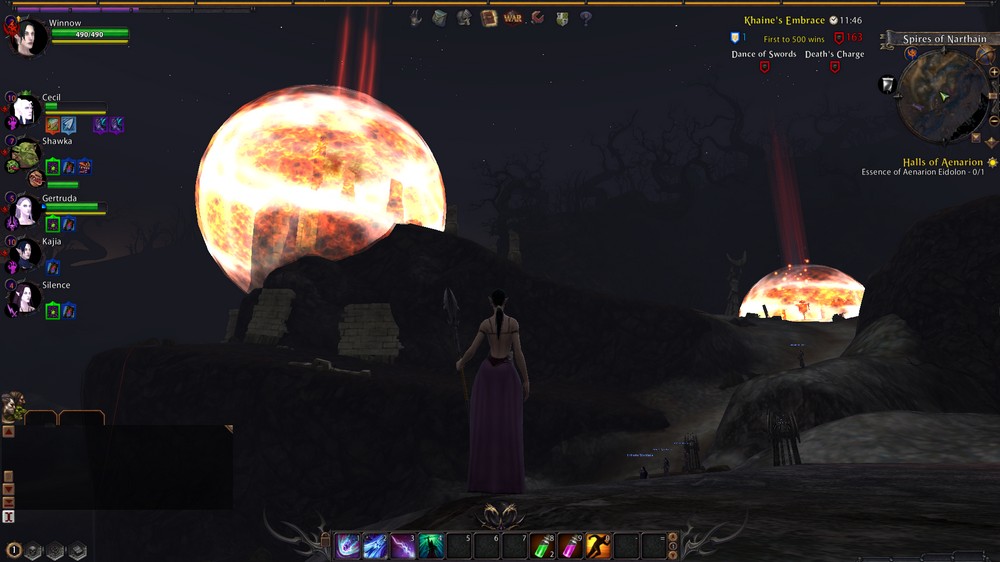
Task: Cast the teal hooded figure ability
Action: [431, 546]
